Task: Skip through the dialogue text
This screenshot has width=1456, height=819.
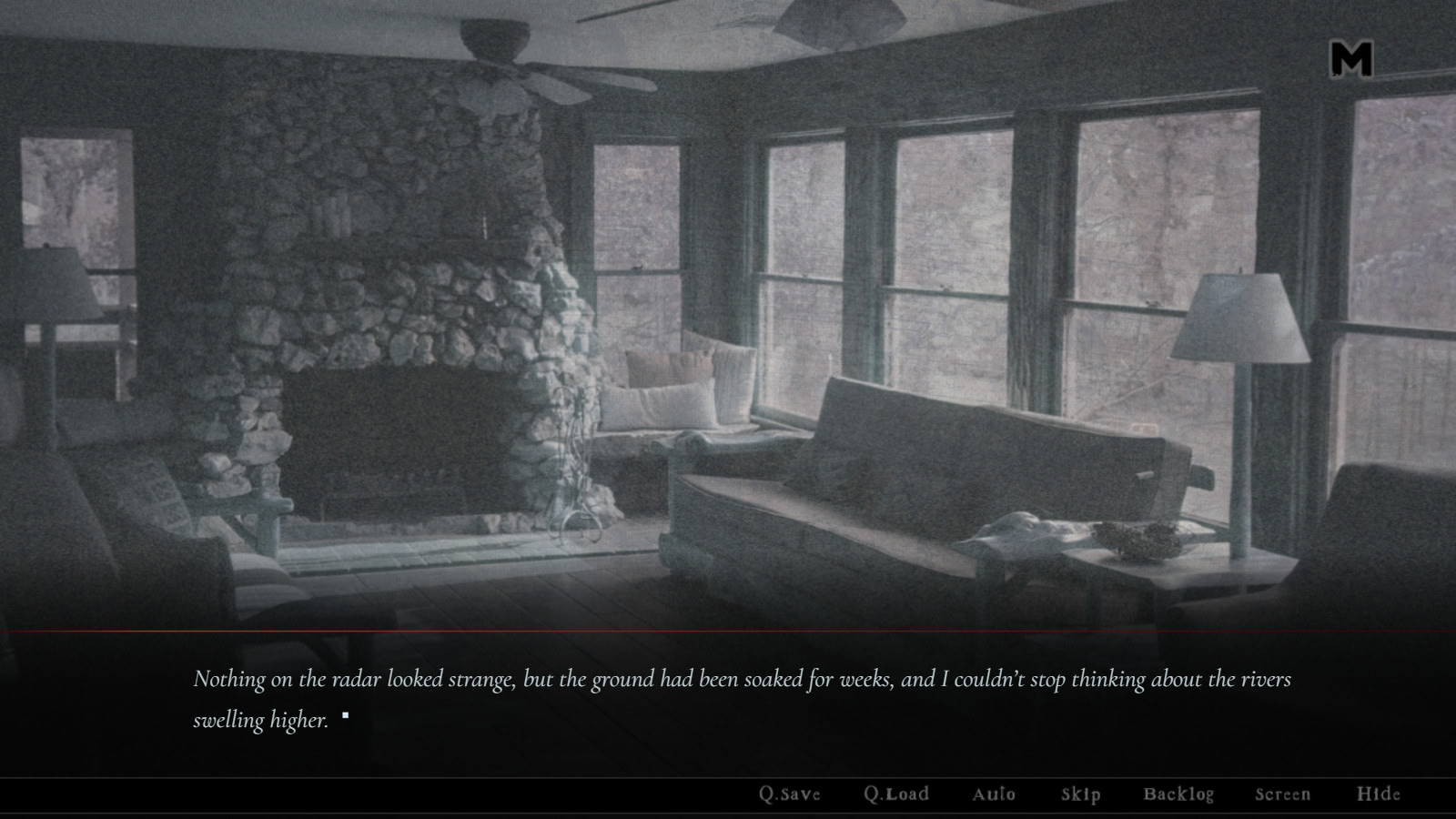Action: pyautogui.click(x=1081, y=794)
